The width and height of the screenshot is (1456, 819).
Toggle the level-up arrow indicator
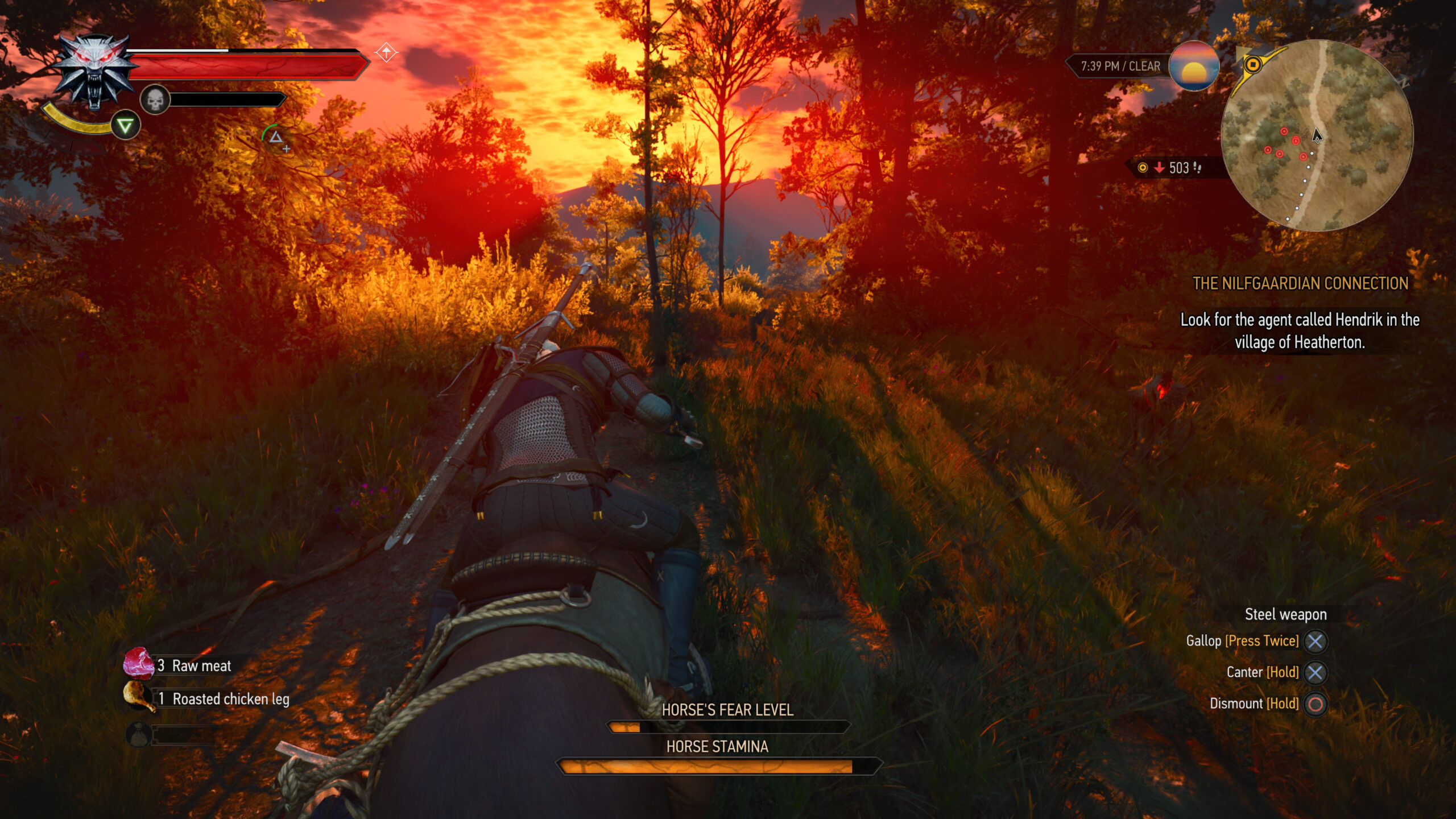(x=387, y=53)
